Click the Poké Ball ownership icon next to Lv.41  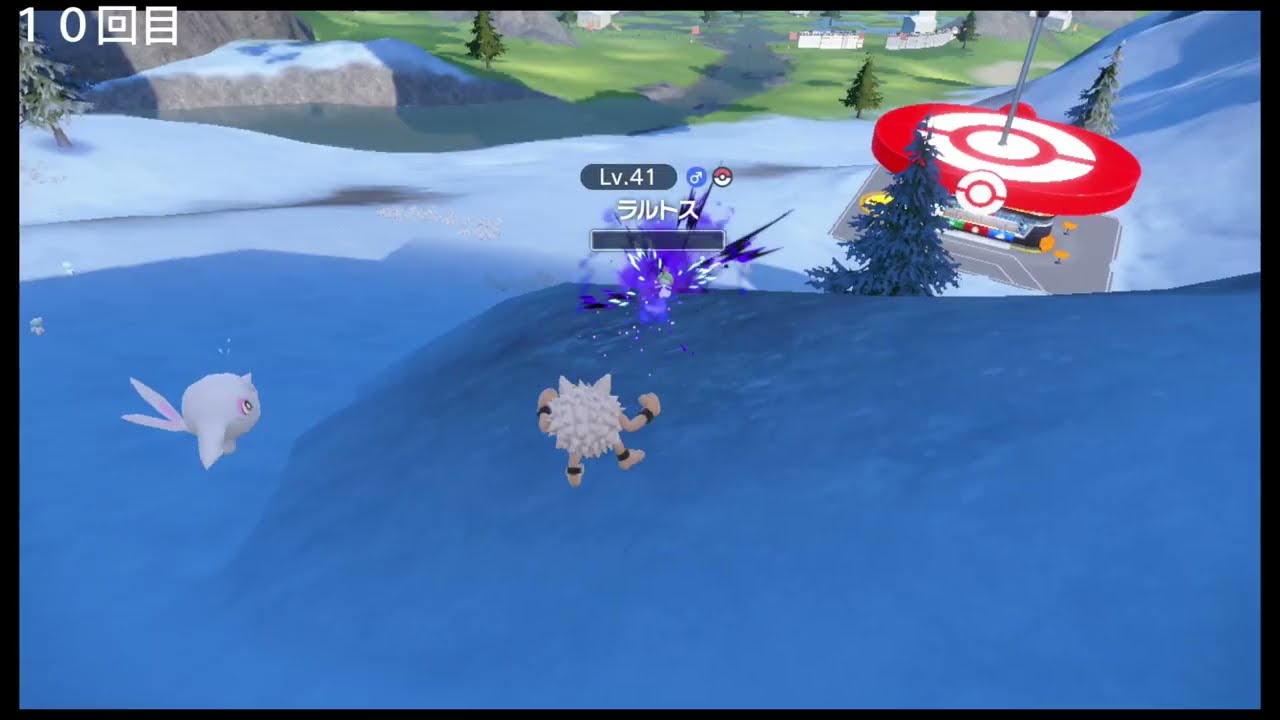click(x=724, y=176)
